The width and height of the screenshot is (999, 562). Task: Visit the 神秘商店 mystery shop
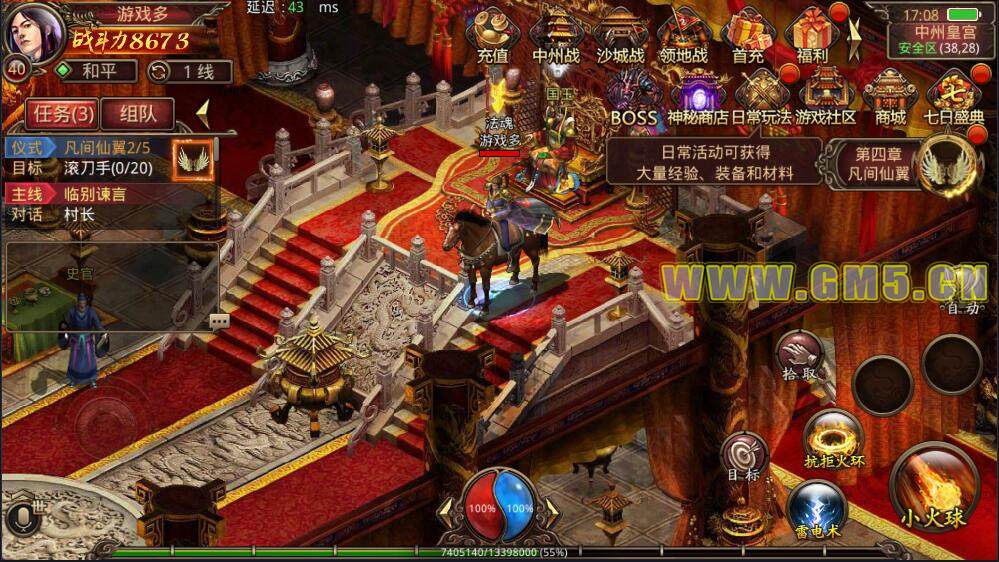(x=698, y=98)
